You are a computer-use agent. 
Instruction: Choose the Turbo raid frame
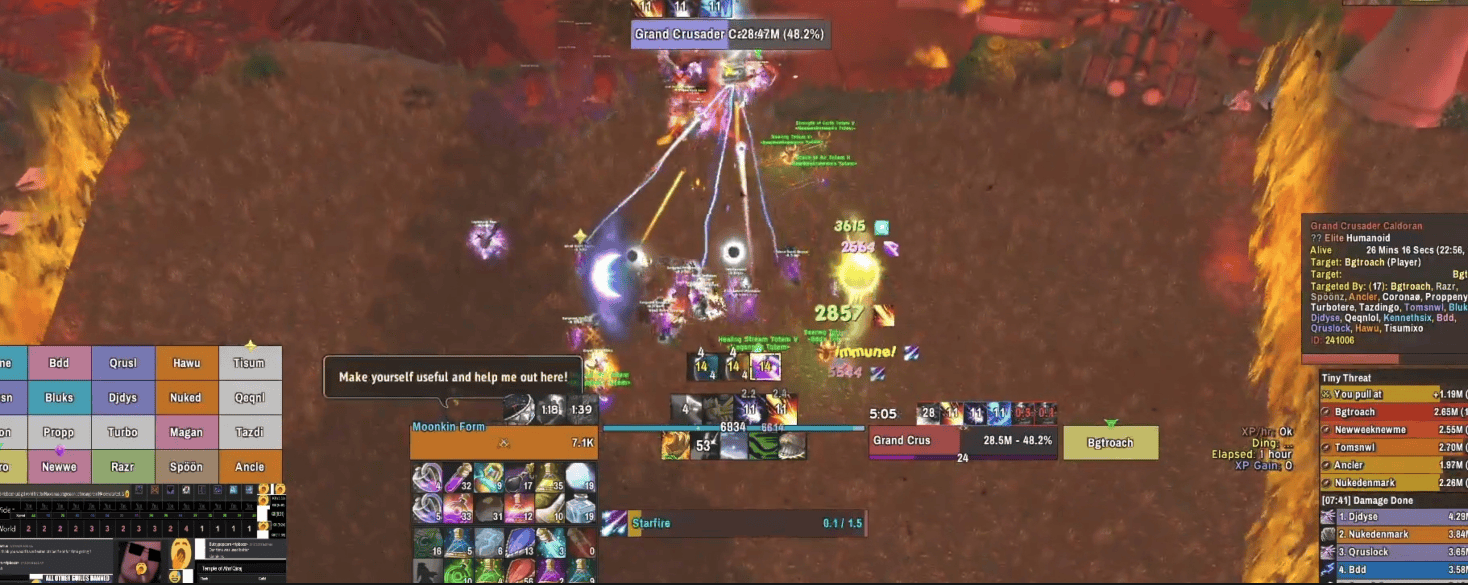[123, 433]
